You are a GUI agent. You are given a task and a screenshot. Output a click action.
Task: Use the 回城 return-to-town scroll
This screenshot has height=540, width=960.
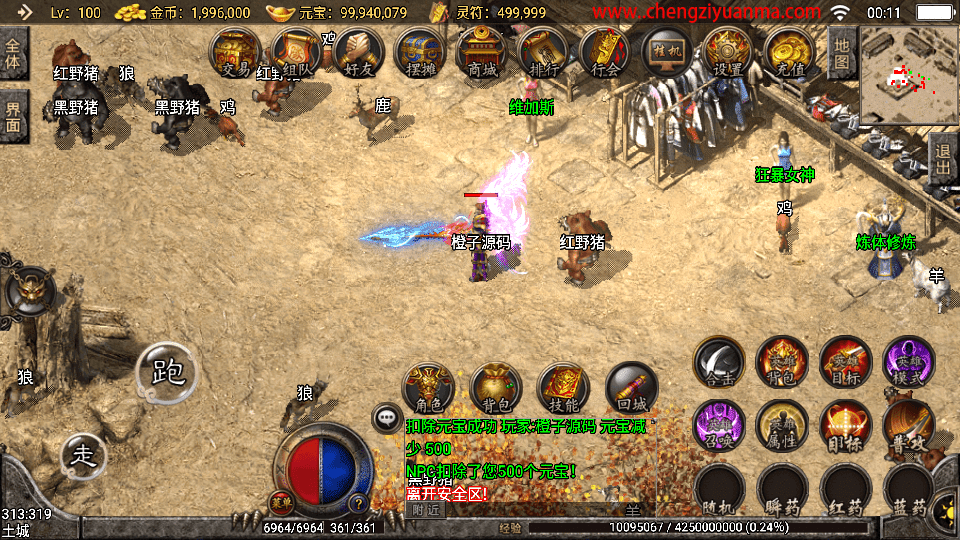click(x=631, y=389)
